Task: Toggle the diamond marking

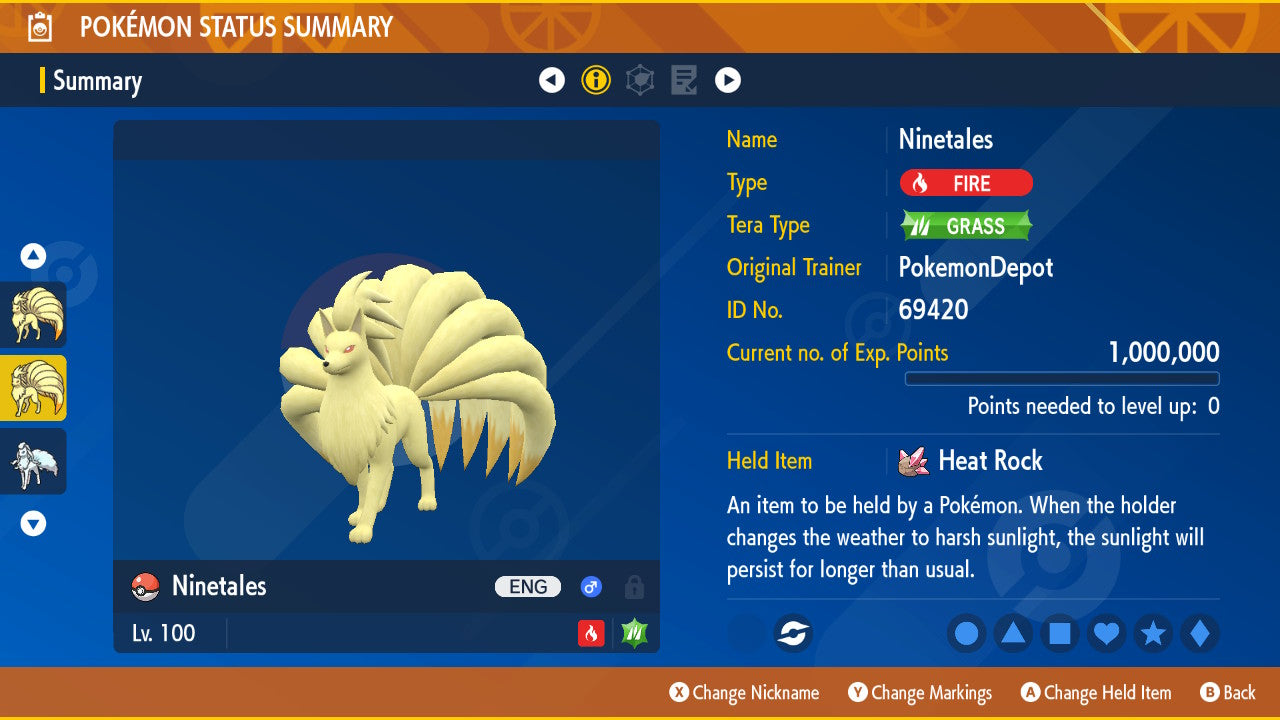Action: [x=1200, y=633]
